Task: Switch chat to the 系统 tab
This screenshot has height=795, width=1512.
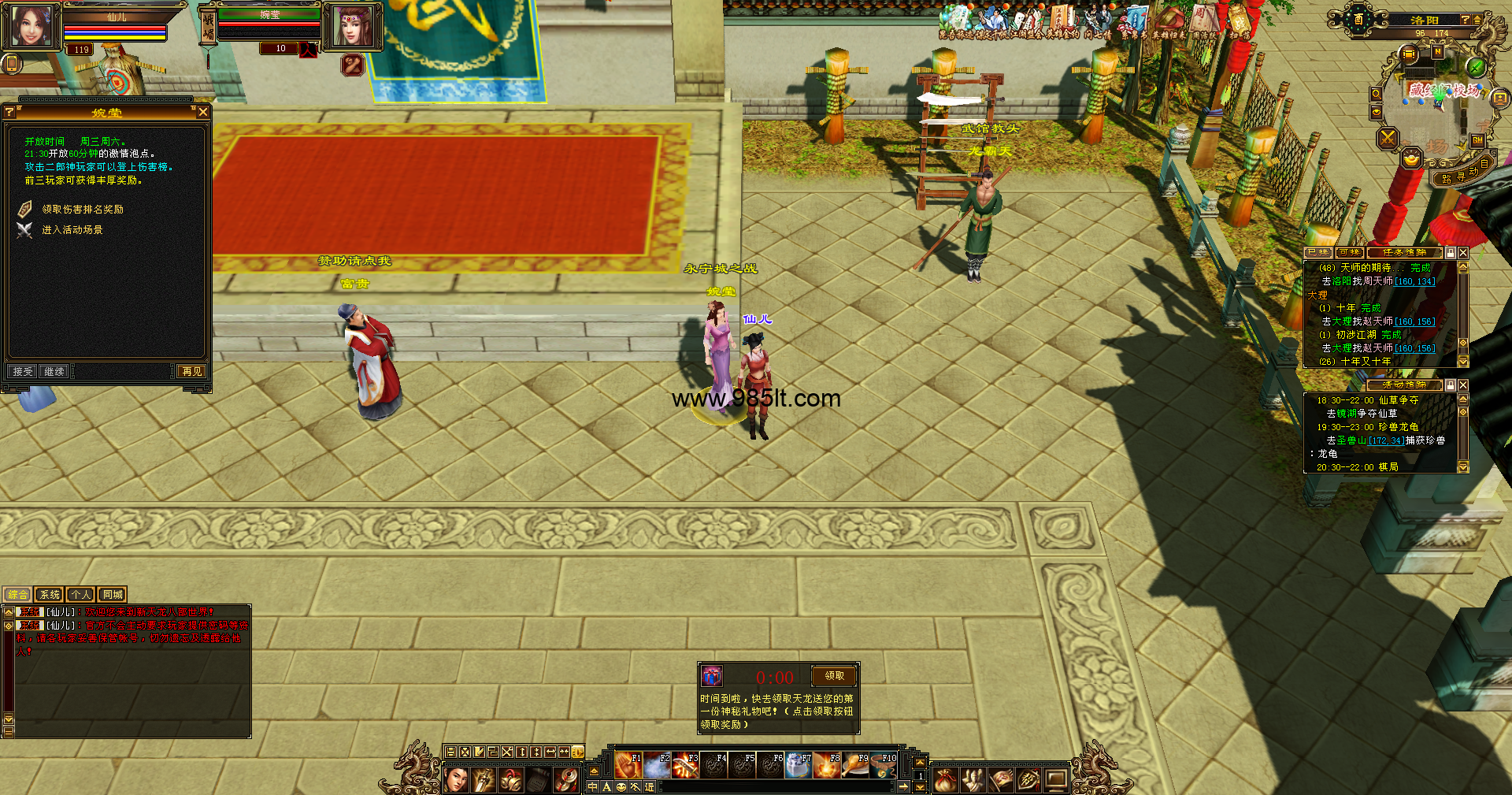Action: click(x=50, y=595)
